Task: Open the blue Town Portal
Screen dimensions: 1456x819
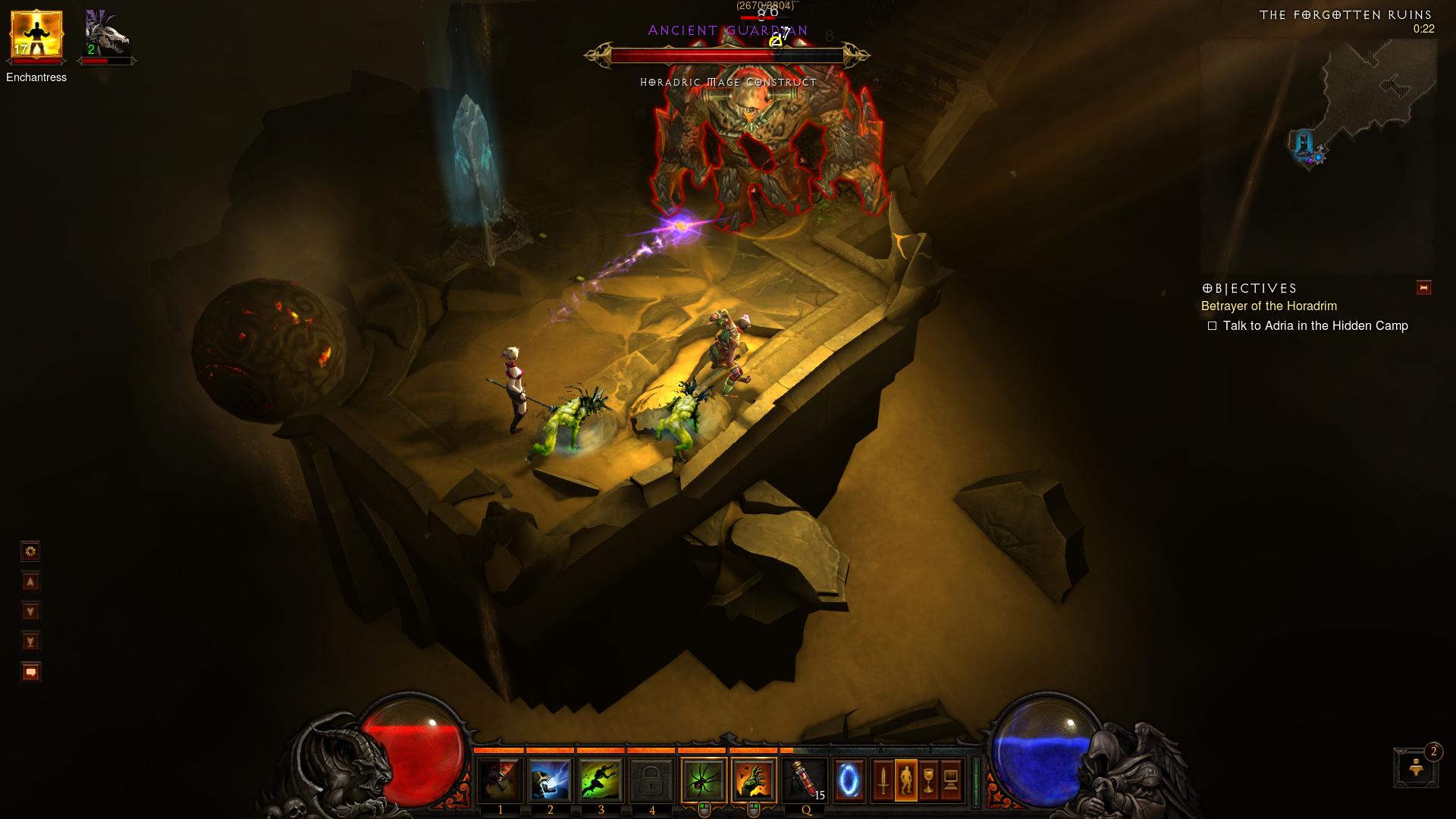Action: click(x=849, y=780)
